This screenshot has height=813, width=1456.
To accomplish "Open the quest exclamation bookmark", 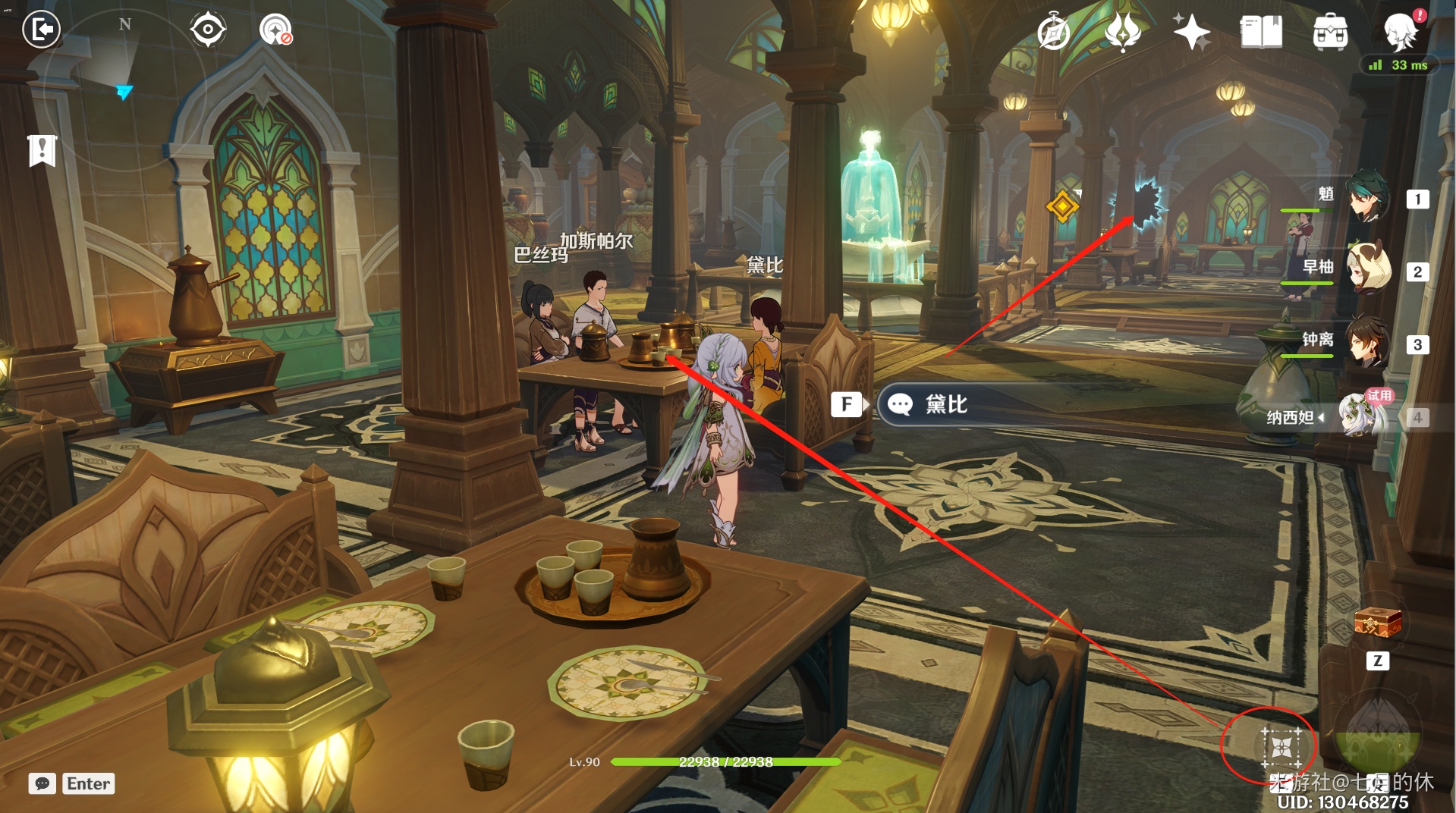I will tap(42, 150).
